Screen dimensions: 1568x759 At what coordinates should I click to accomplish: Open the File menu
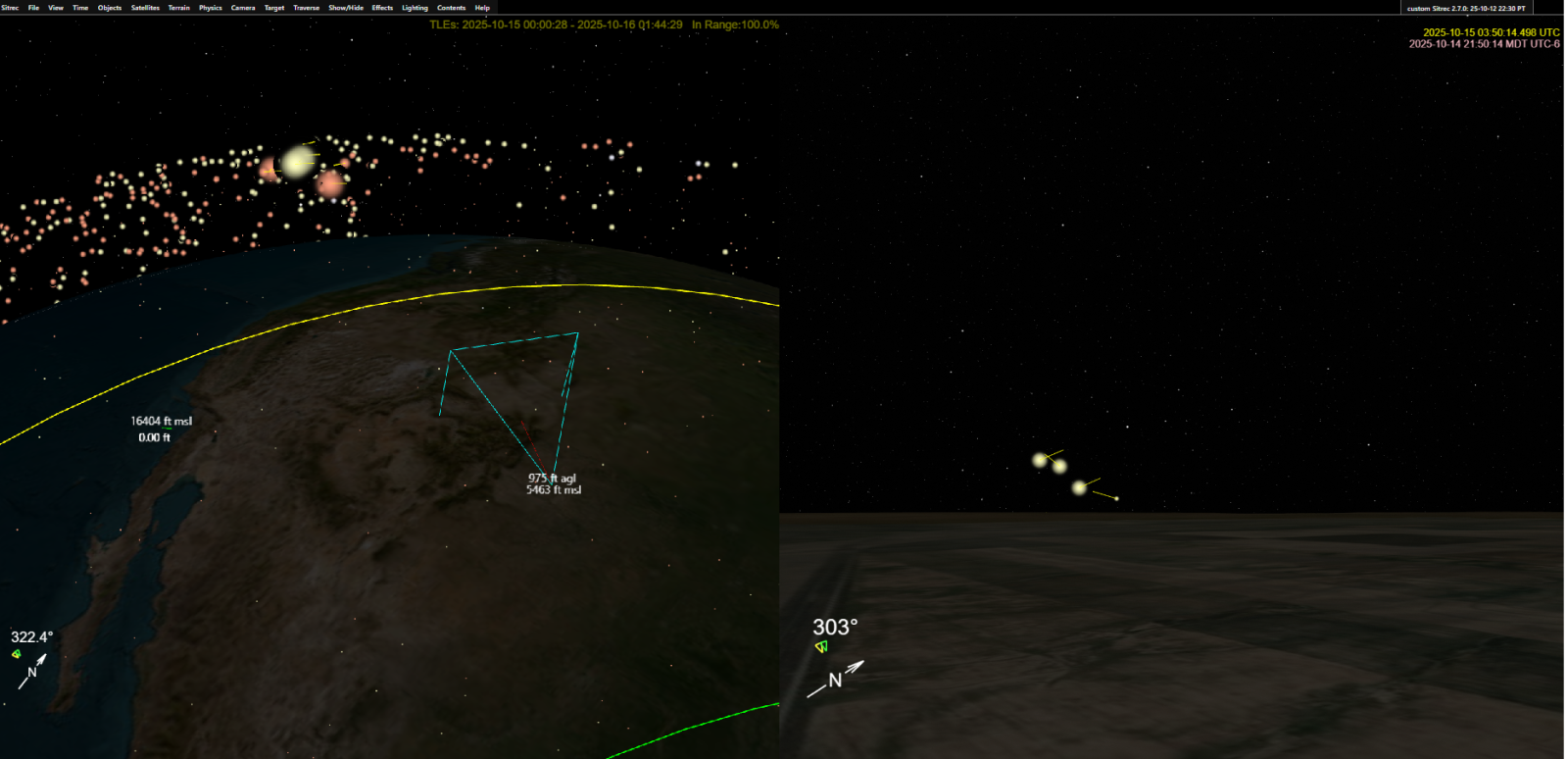(33, 8)
